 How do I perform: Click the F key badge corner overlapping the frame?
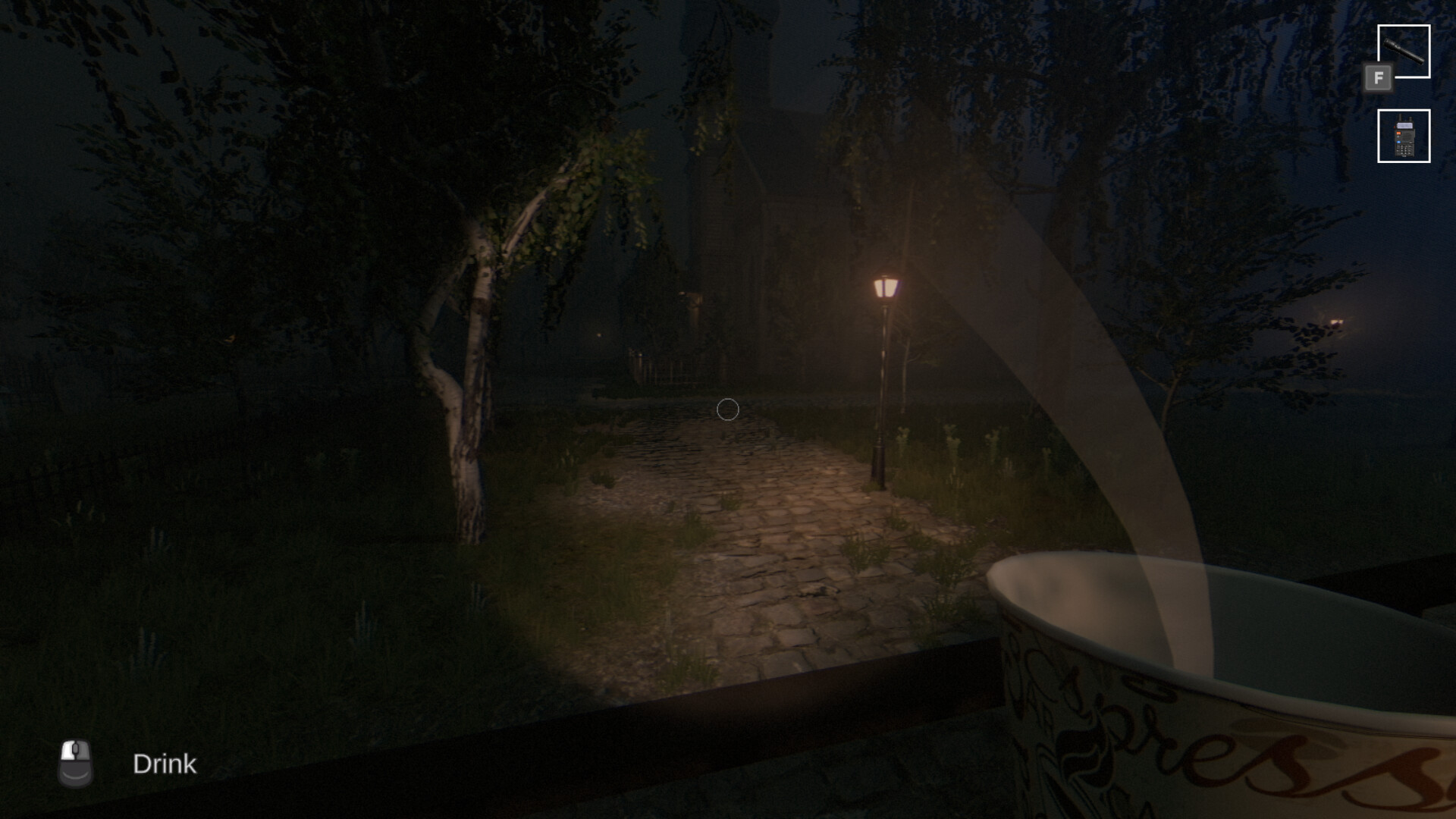coord(1379,77)
